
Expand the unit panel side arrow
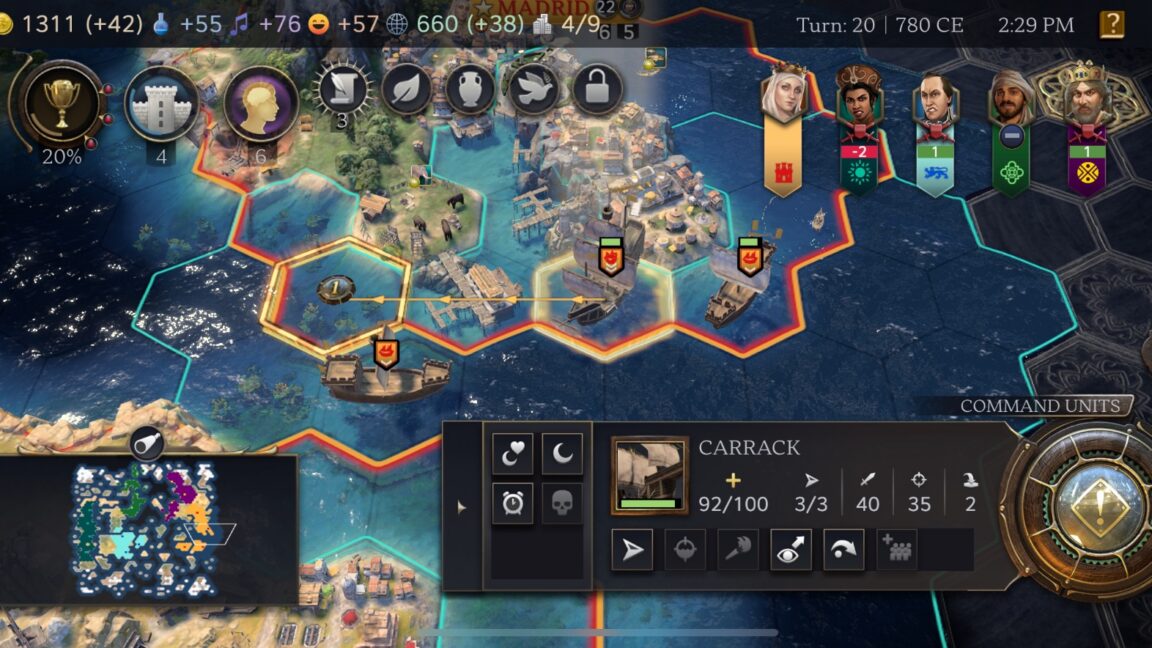[x=461, y=507]
